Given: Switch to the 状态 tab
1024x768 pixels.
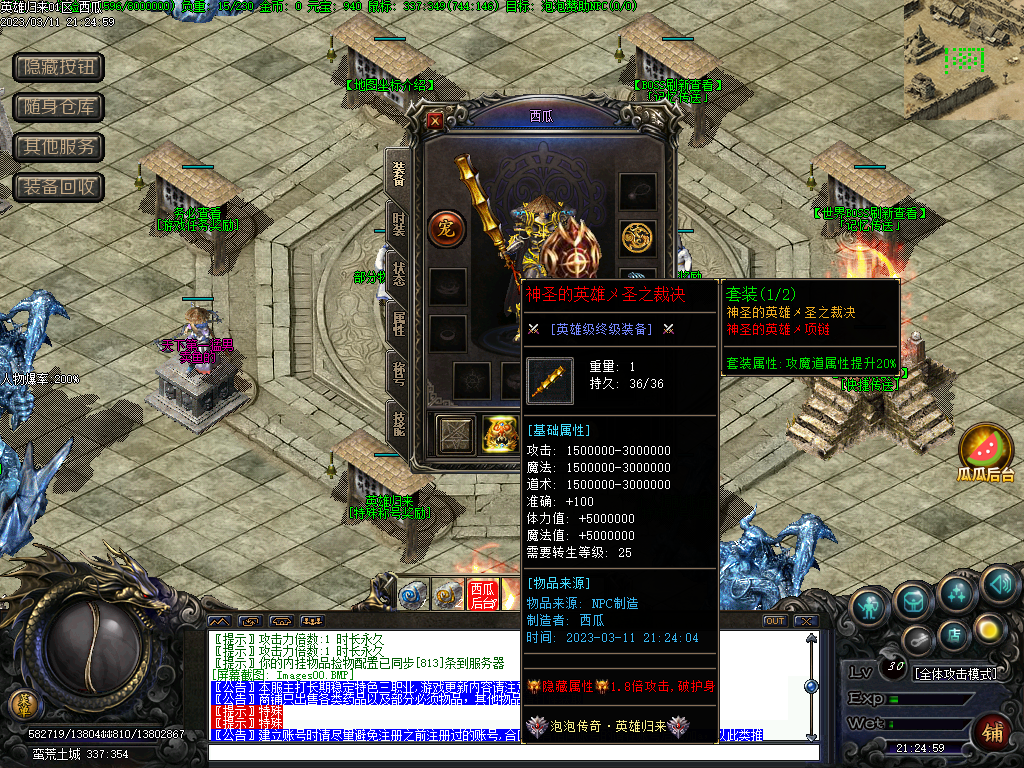Looking at the screenshot, I should tap(398, 272).
